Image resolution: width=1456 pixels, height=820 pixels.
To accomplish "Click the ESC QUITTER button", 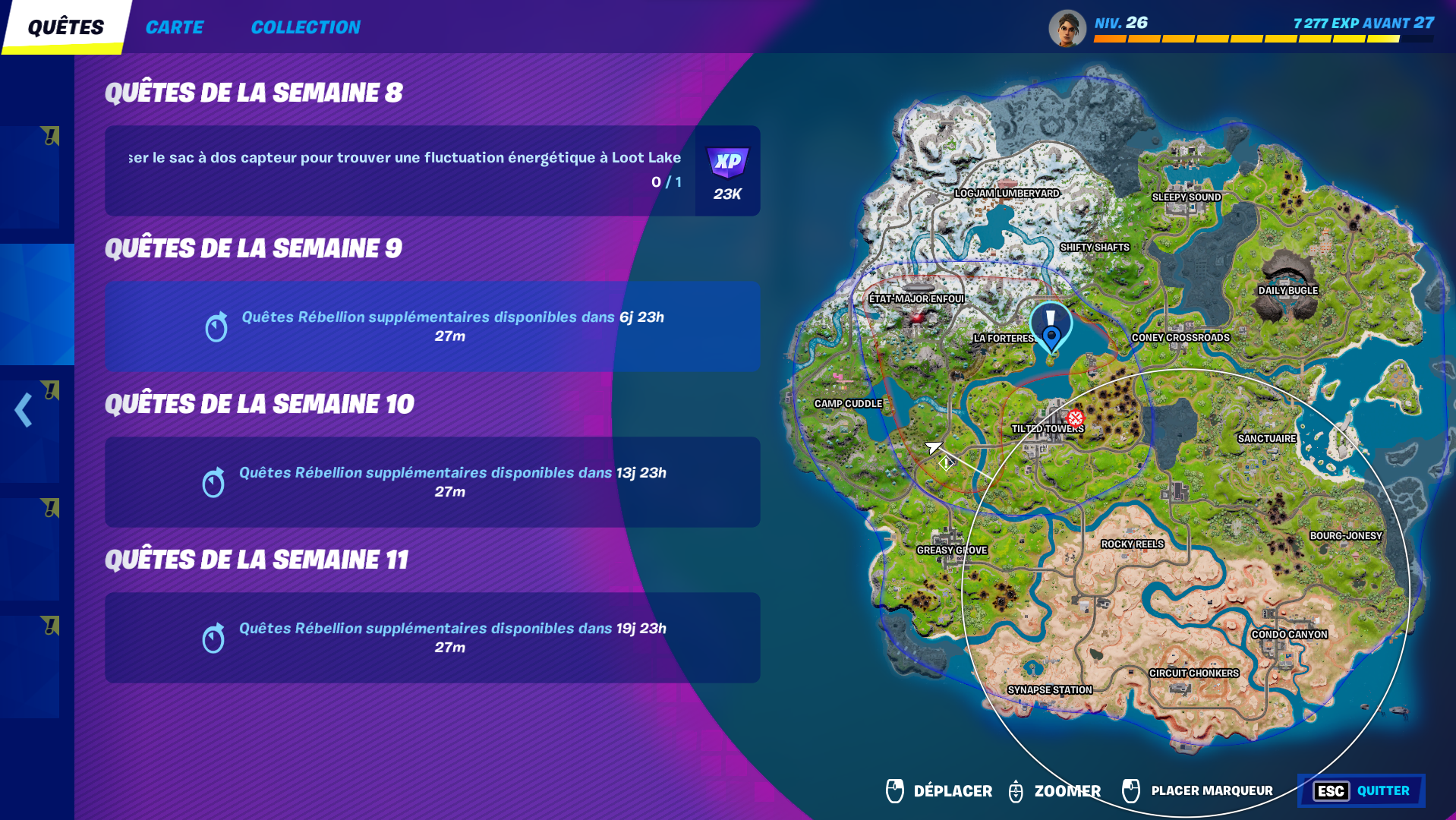I will [1363, 791].
